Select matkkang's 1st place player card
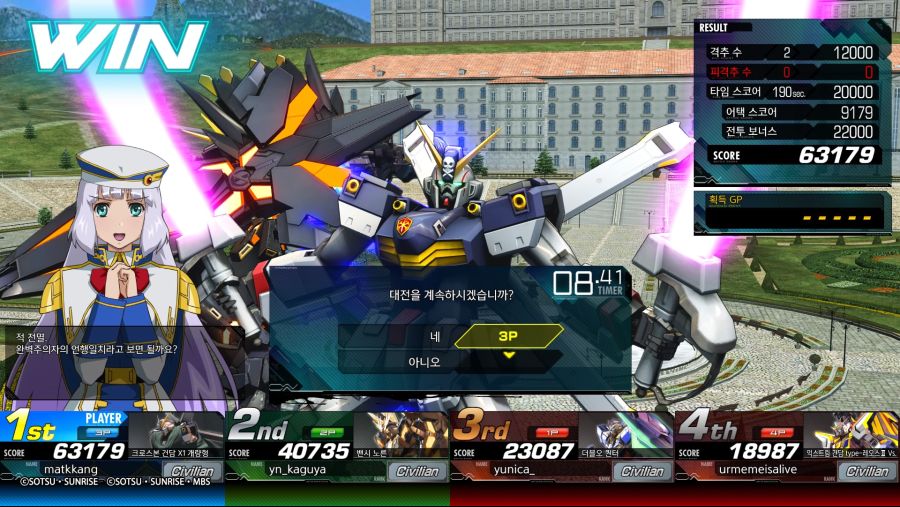This screenshot has width=900, height=507. 112,446
